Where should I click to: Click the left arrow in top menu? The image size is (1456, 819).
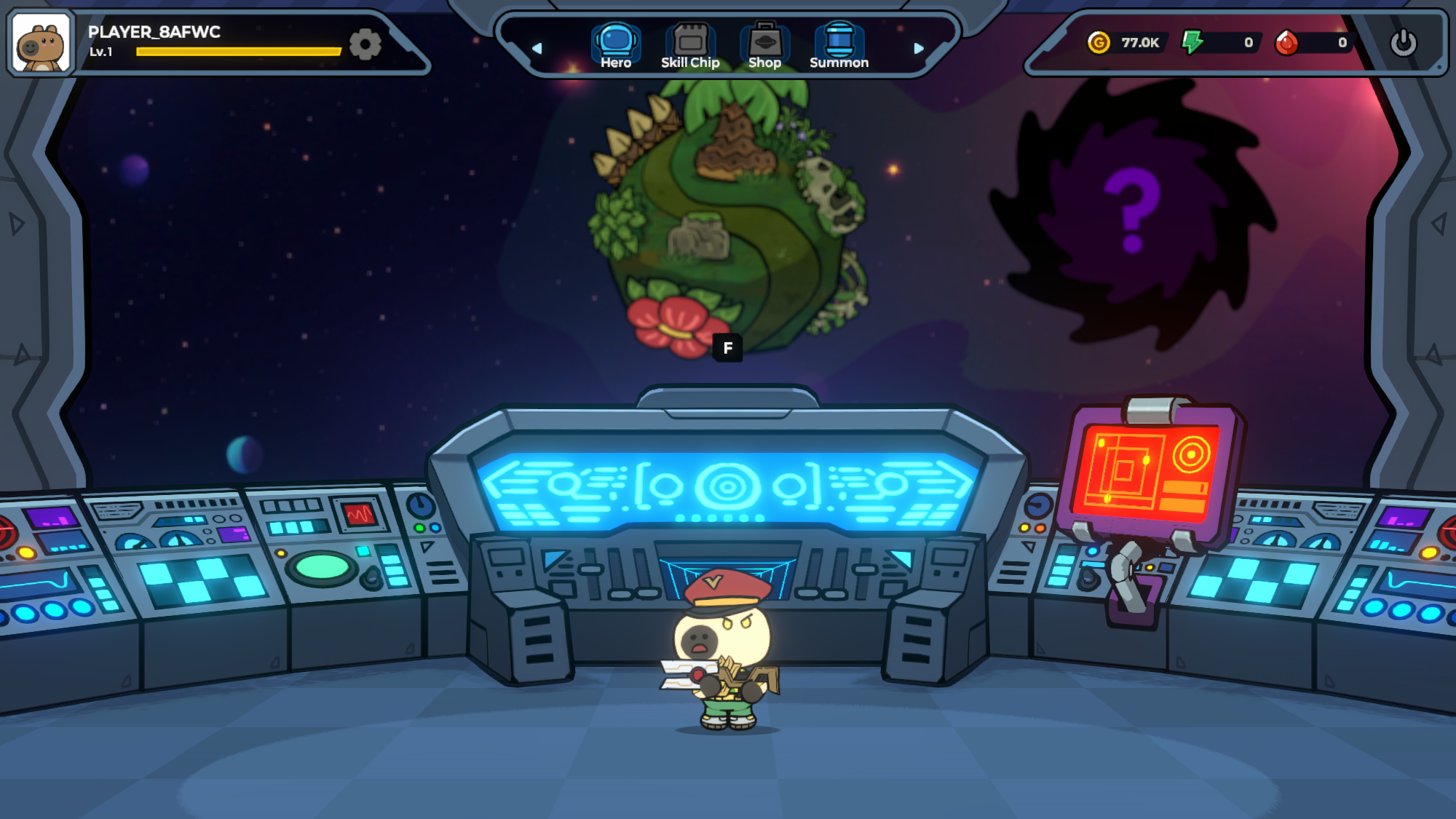[x=537, y=48]
